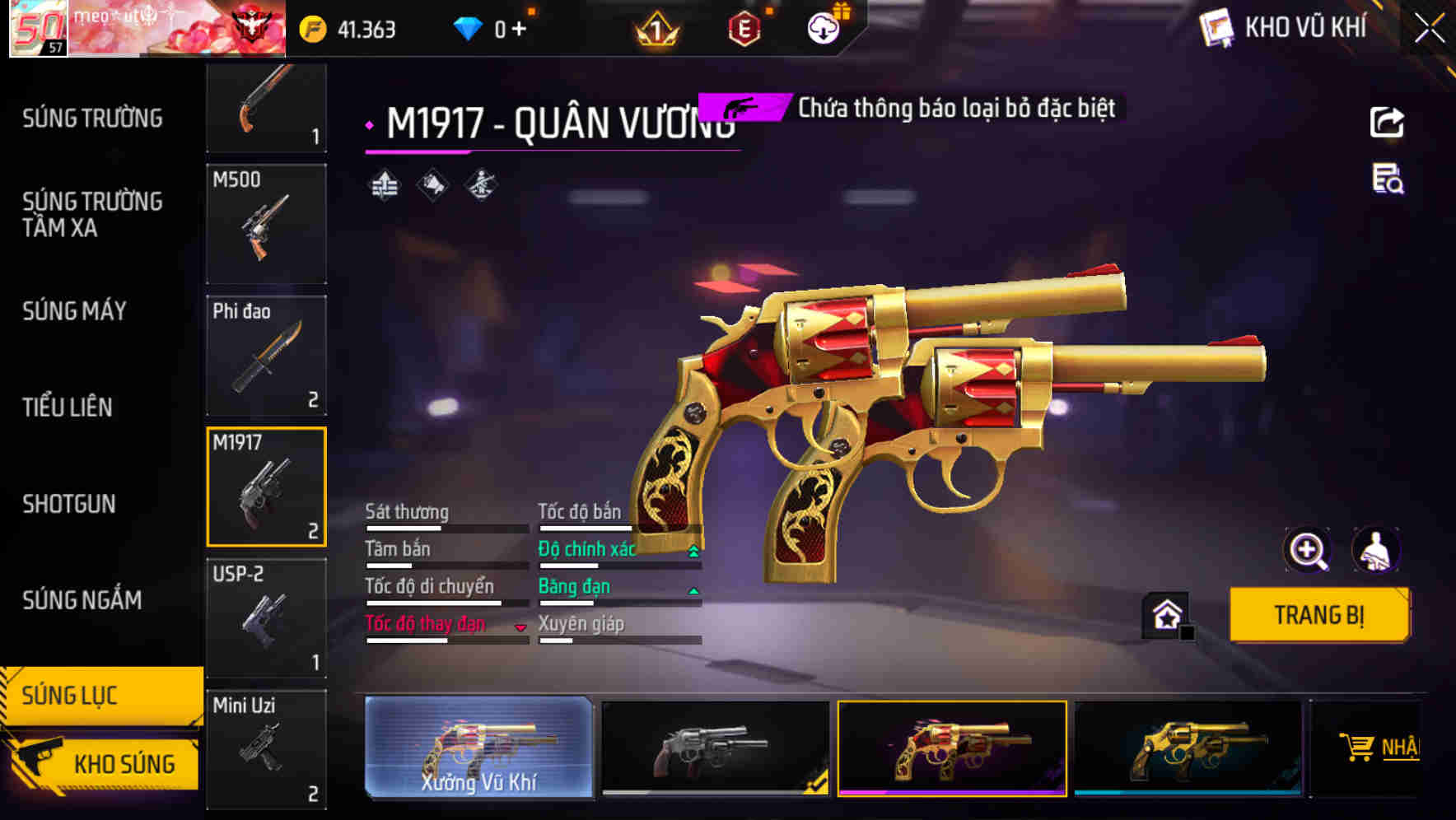Select the M500 weapon thumbnail
This screenshot has height=820, width=1456.
(x=265, y=224)
